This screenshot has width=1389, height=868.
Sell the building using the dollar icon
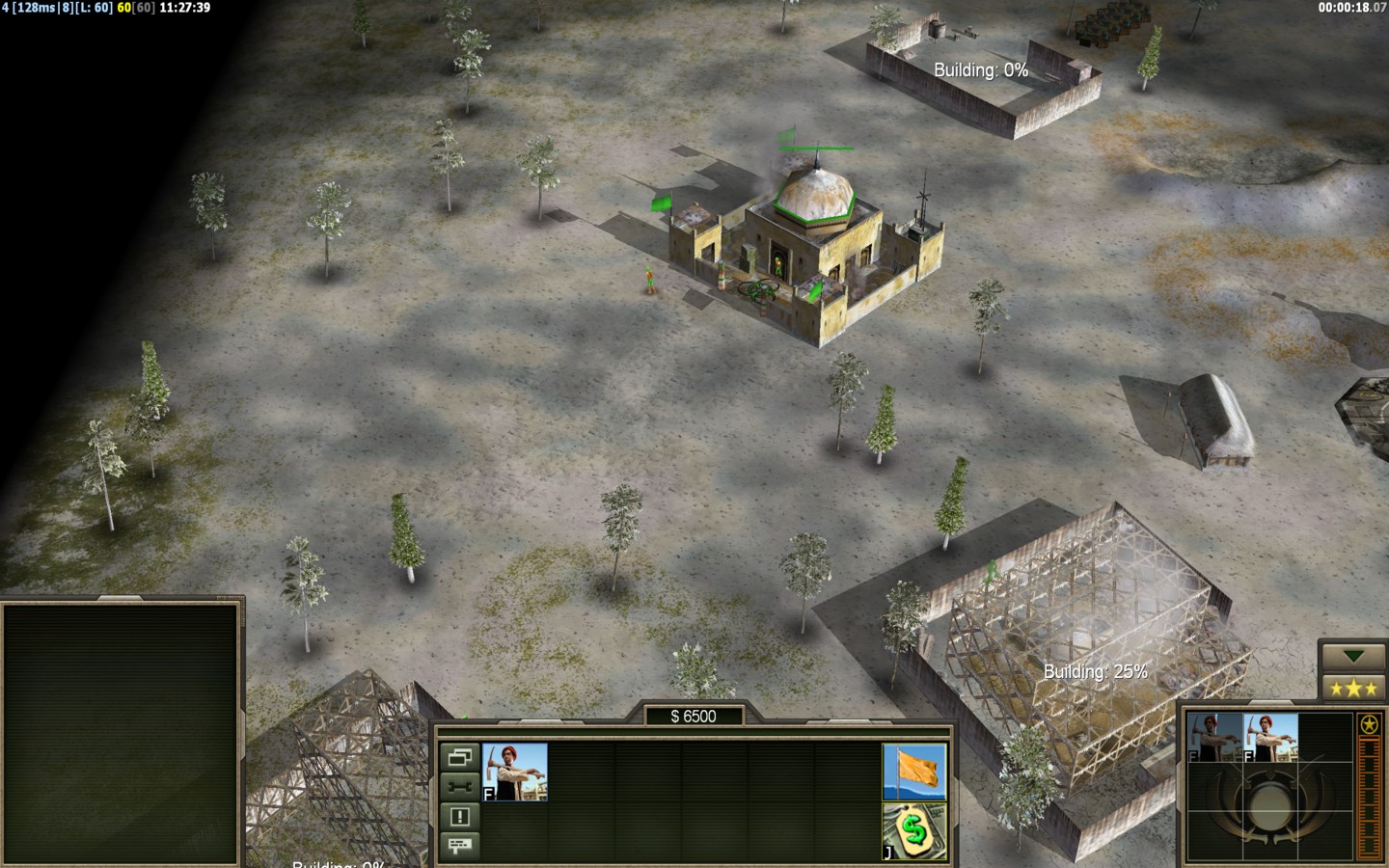[914, 831]
